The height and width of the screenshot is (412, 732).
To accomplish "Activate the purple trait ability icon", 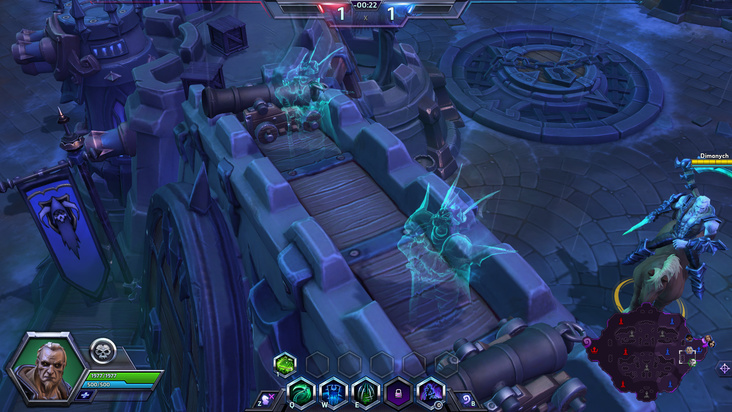I will click(x=429, y=391).
